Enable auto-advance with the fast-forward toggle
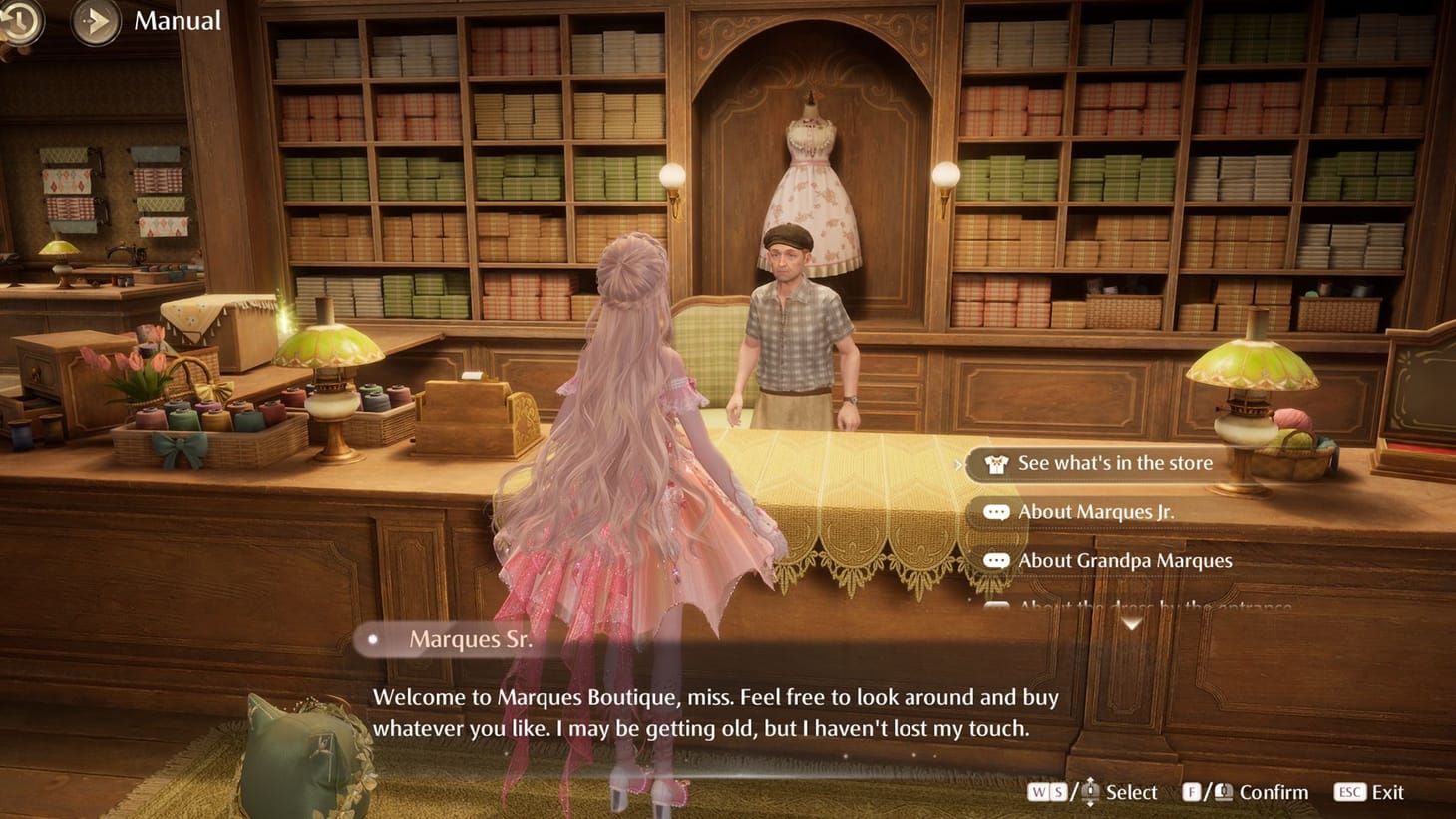Viewport: 1456px width, 819px height. tap(94, 20)
